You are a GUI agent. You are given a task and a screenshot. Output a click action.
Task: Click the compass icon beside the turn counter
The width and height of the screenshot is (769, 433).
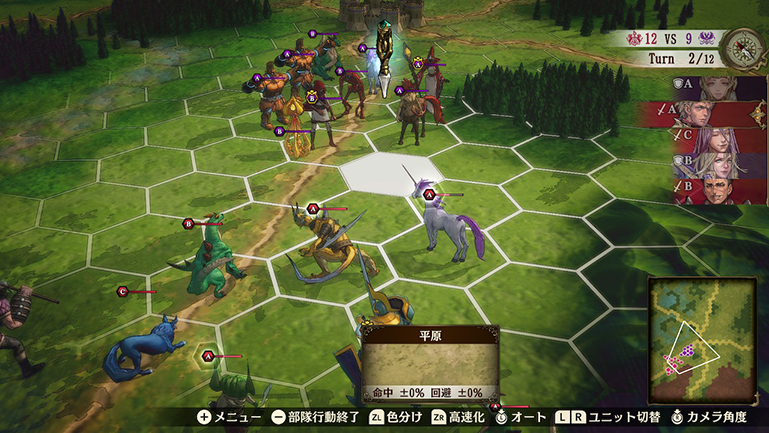pos(742,44)
